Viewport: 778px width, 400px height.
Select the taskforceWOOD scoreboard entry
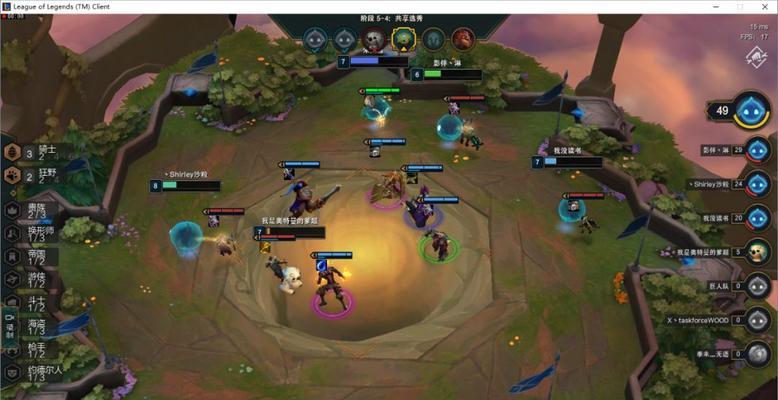point(758,321)
